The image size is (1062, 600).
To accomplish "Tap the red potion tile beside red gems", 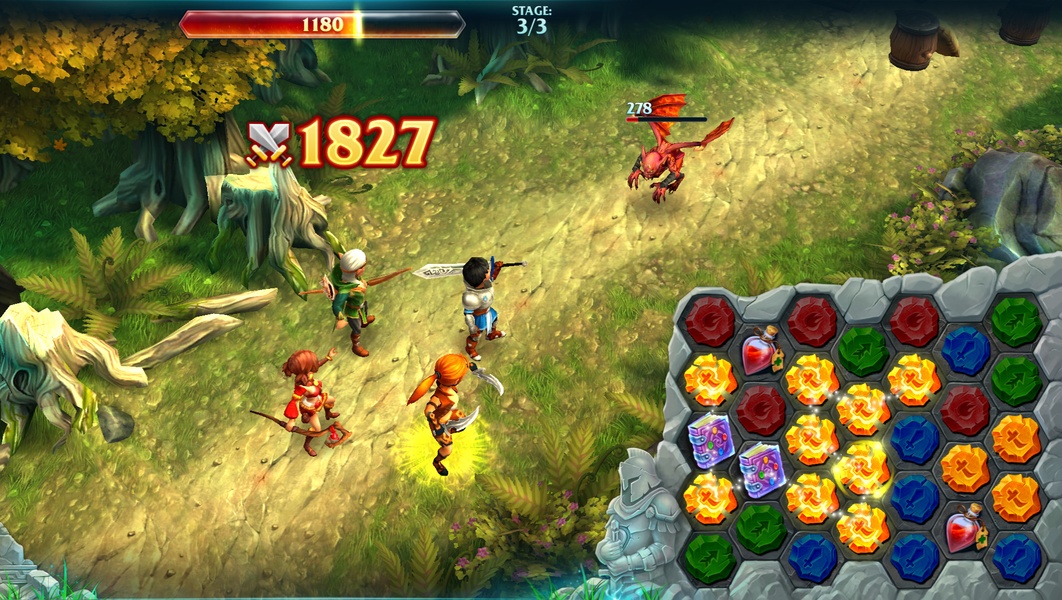I will point(760,352).
